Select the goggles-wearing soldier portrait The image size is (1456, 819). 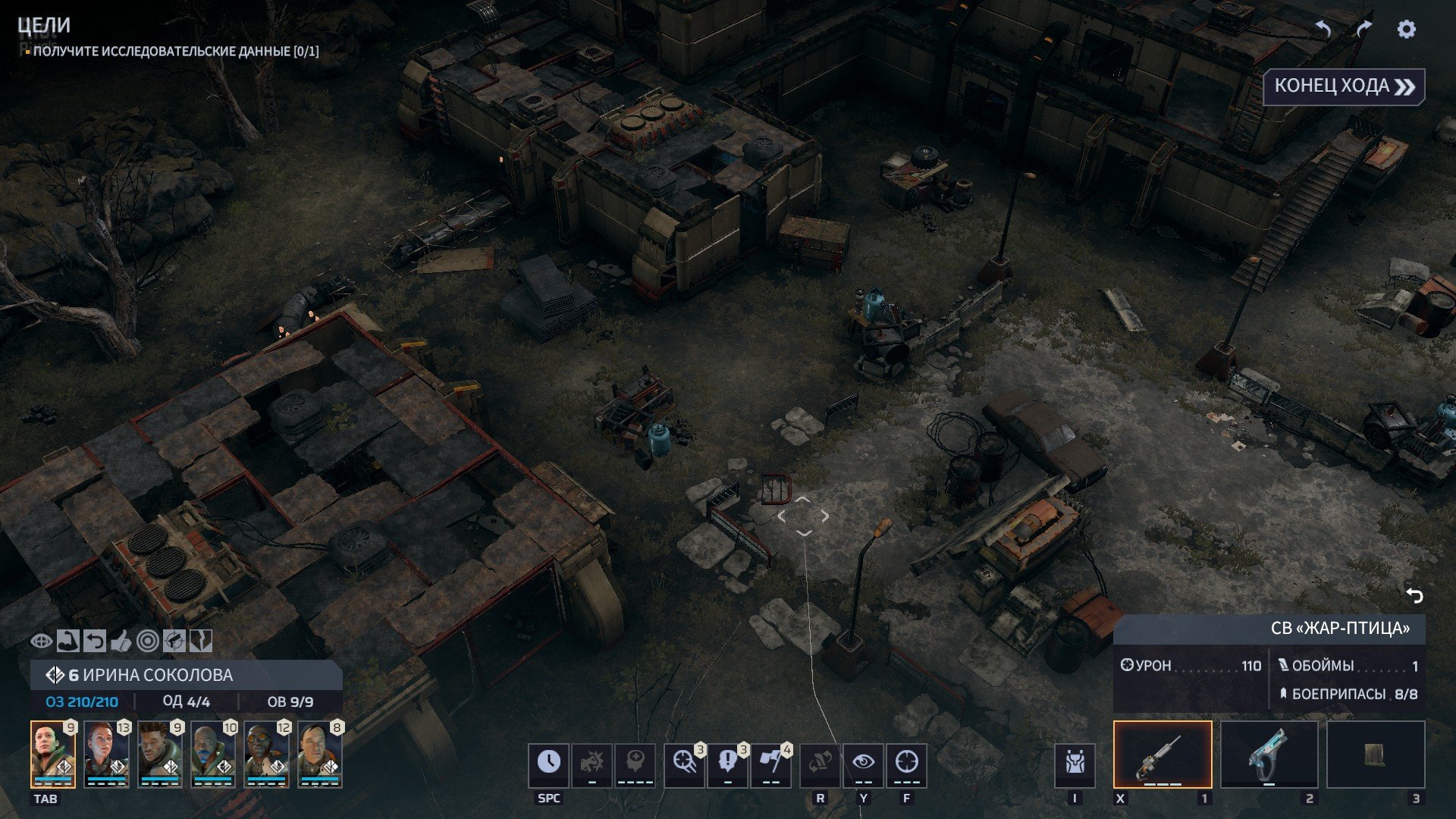(x=266, y=754)
